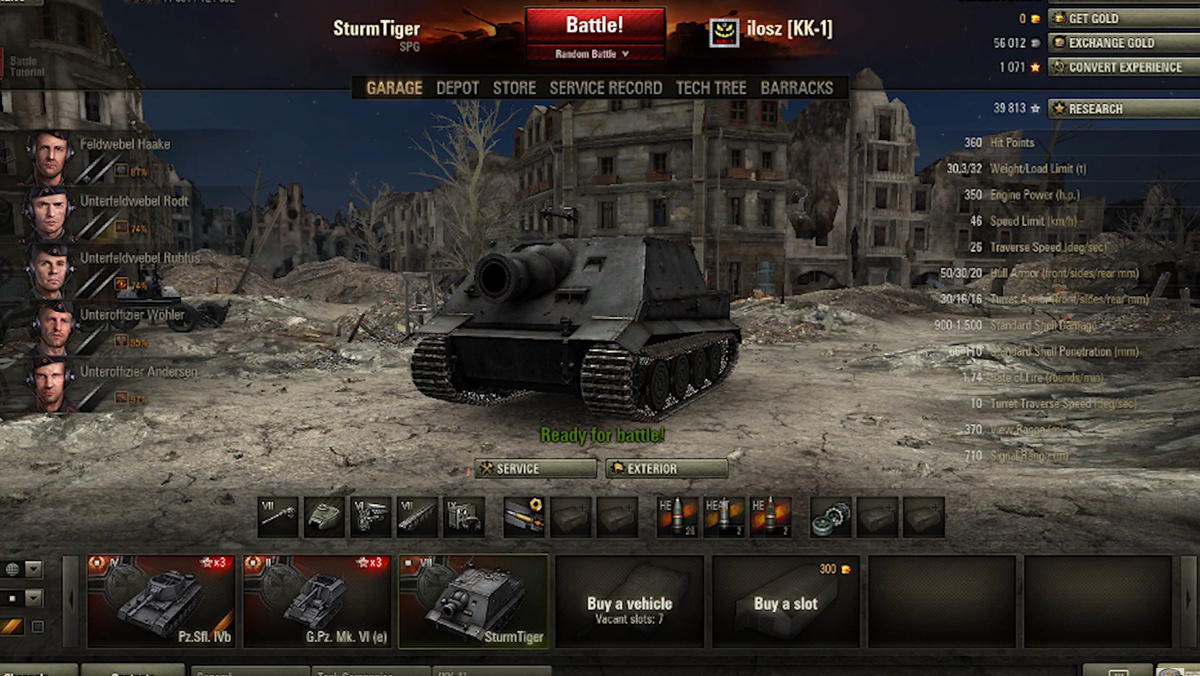
Task: Start the match with the Battle! button
Action: click(x=595, y=26)
